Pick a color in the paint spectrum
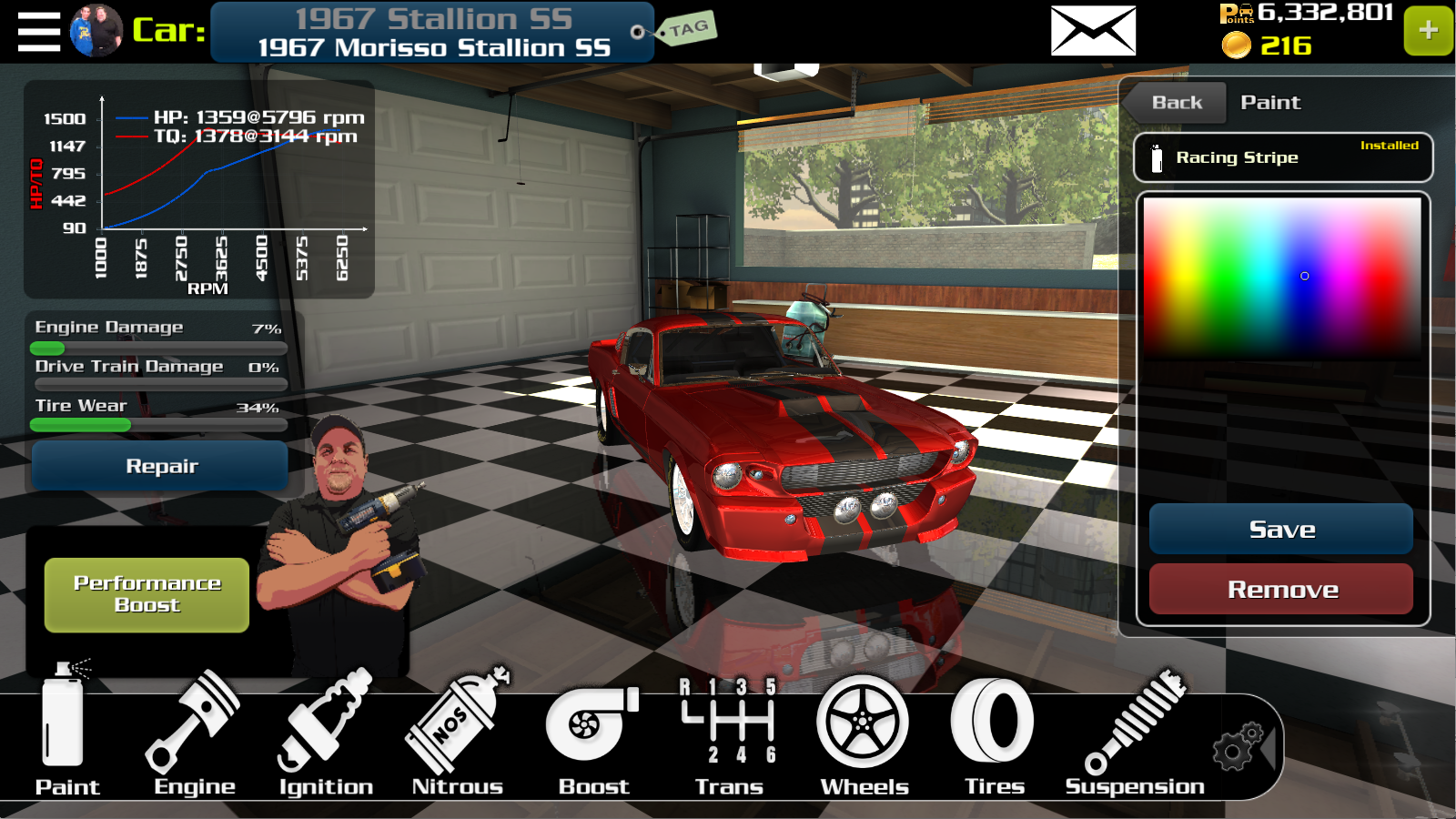Screen dimensions: 1456x819 pos(1282,276)
